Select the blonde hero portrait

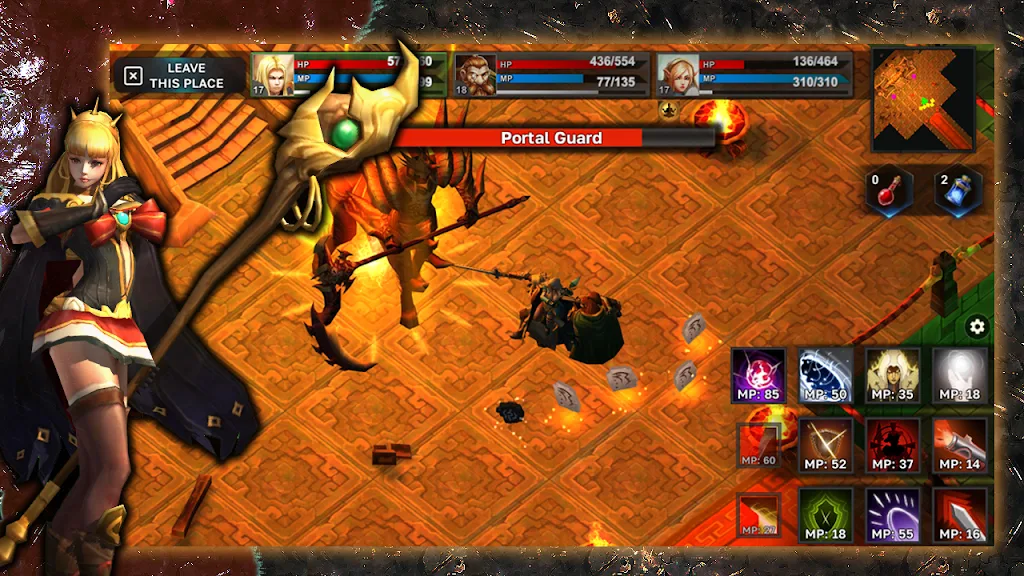(x=270, y=75)
